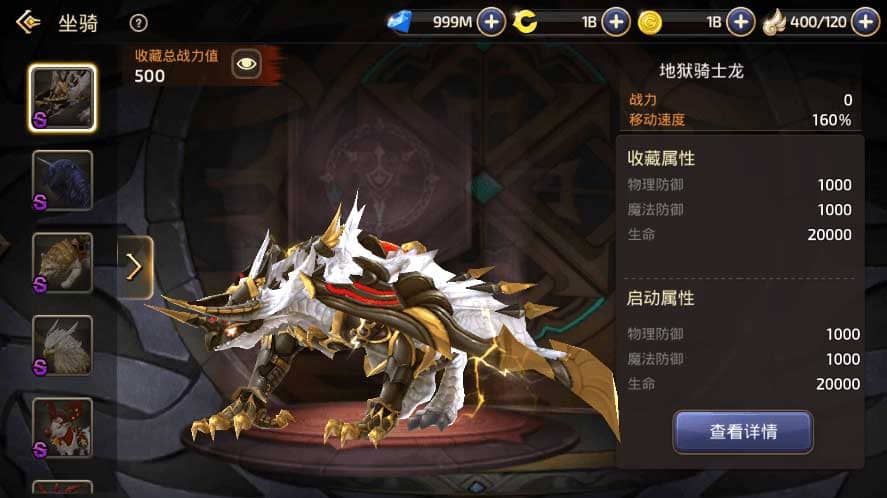
Task: Pick the white griffin mount thumbnail
Action: pos(62,345)
